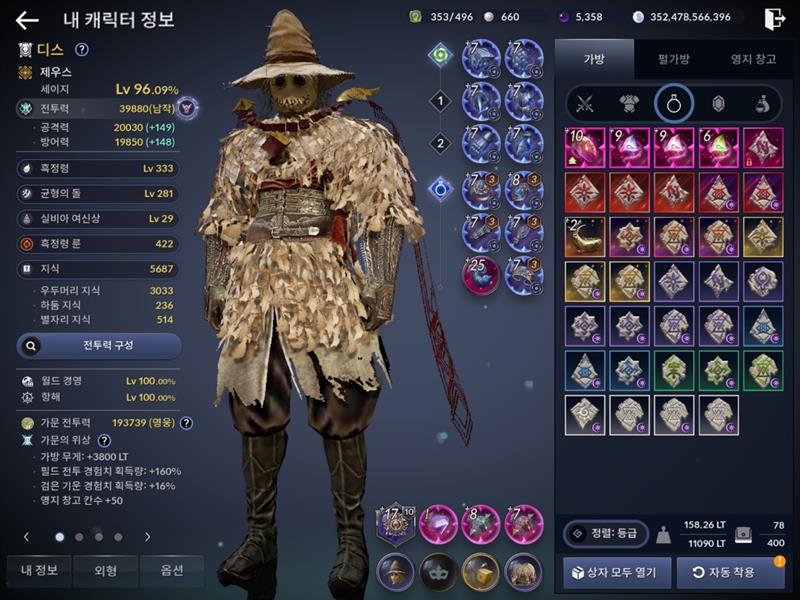Select the 가방 inventory tab
800x600 pixels.
point(594,59)
